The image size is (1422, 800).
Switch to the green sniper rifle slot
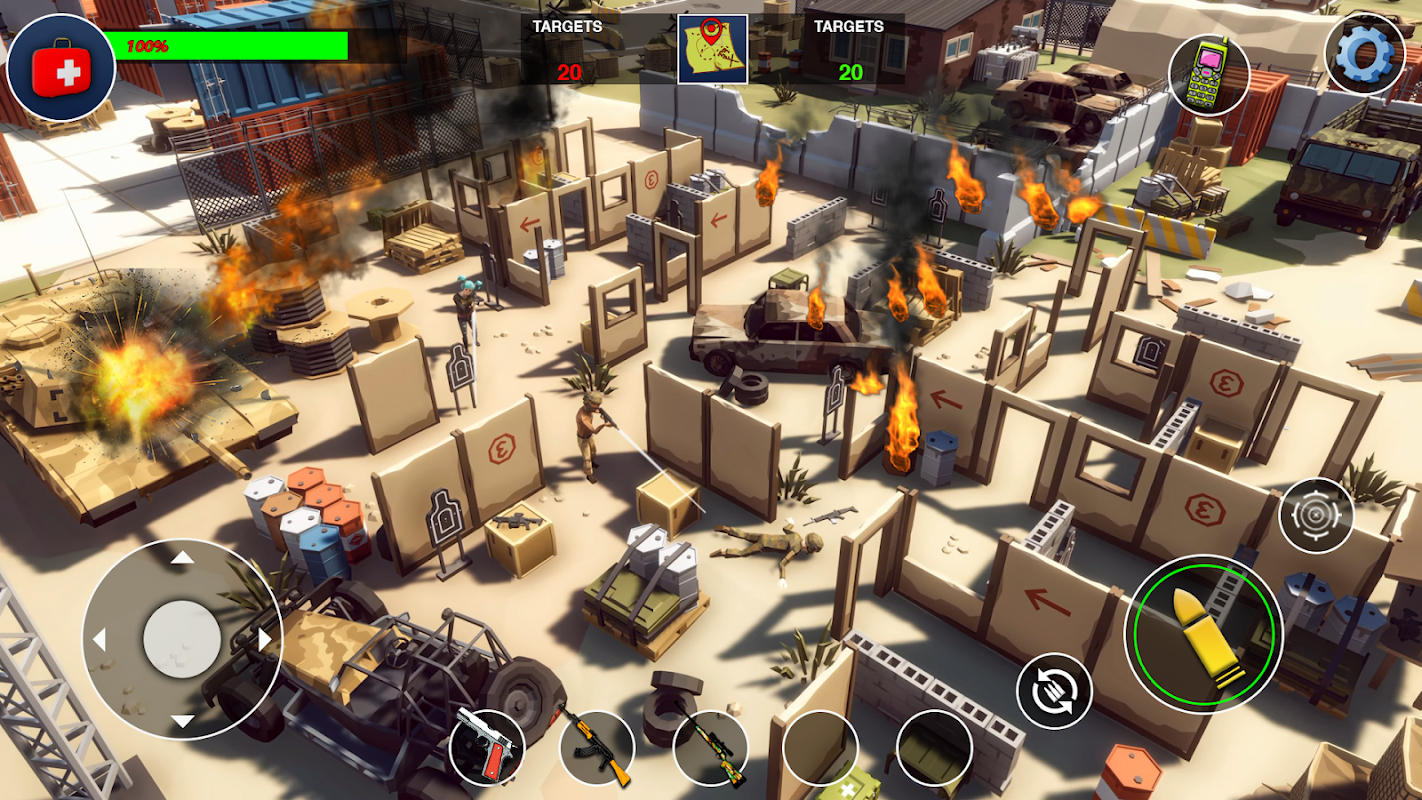710,748
